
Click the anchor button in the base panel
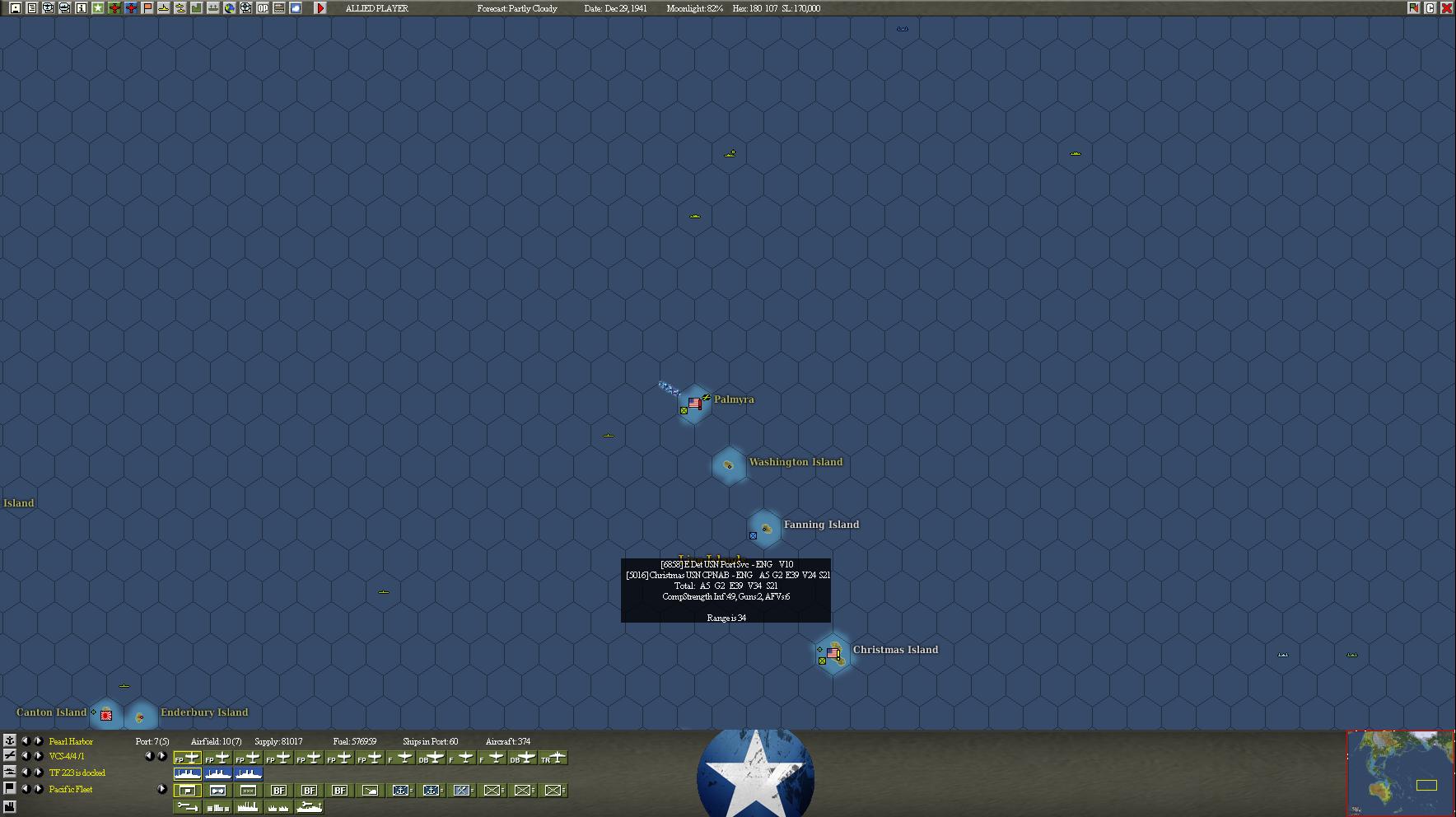point(9,740)
